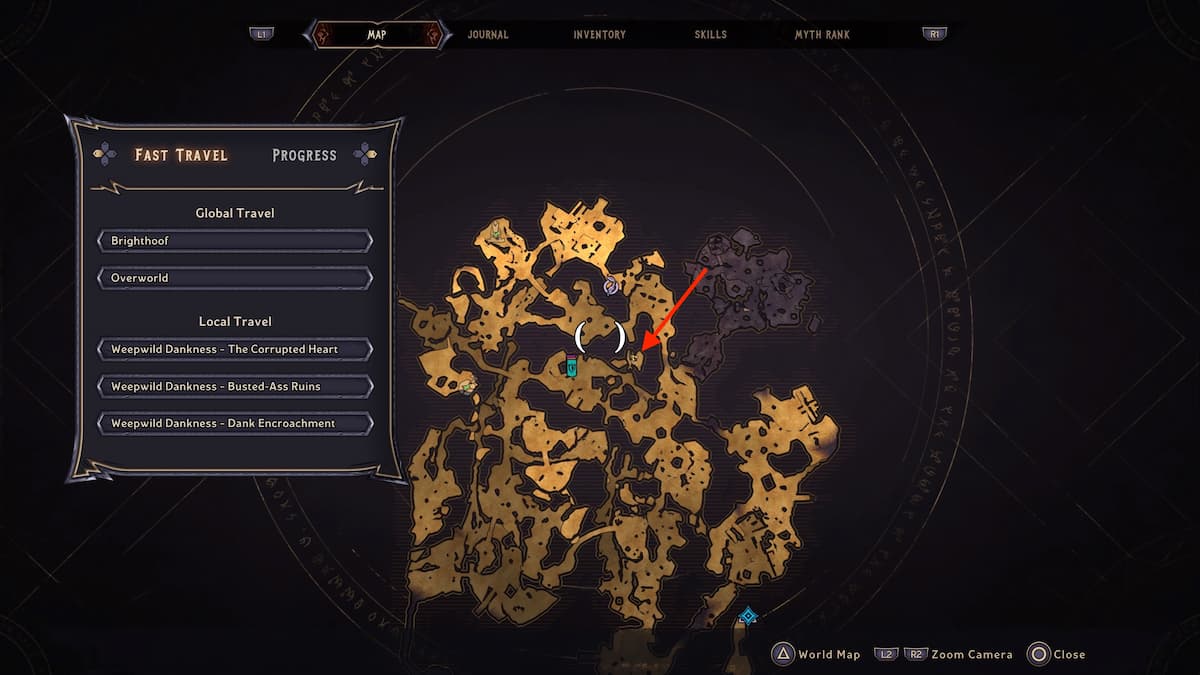Show the Myth Rank tab
Screen dimensions: 1200x675
point(822,34)
